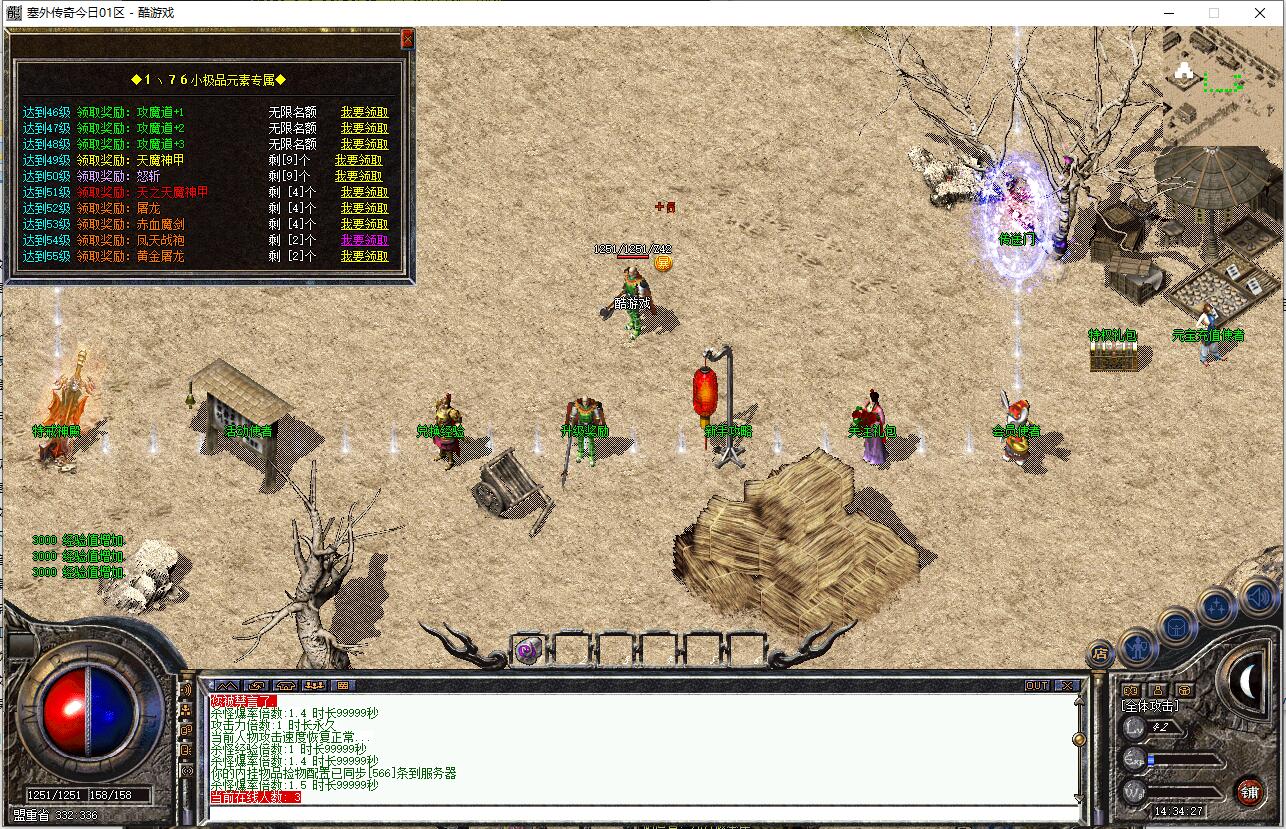1286x829 pixels.
Task: Close the game with chat bar X button
Action: pos(1068,686)
